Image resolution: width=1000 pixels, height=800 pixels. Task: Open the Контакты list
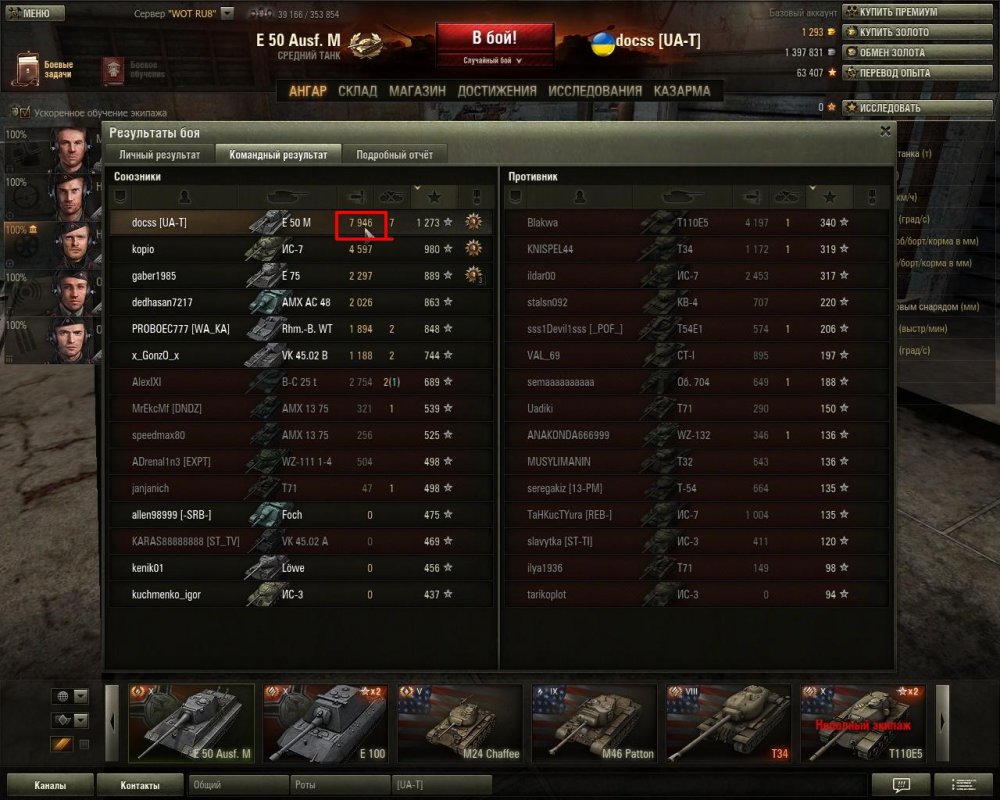(140, 785)
